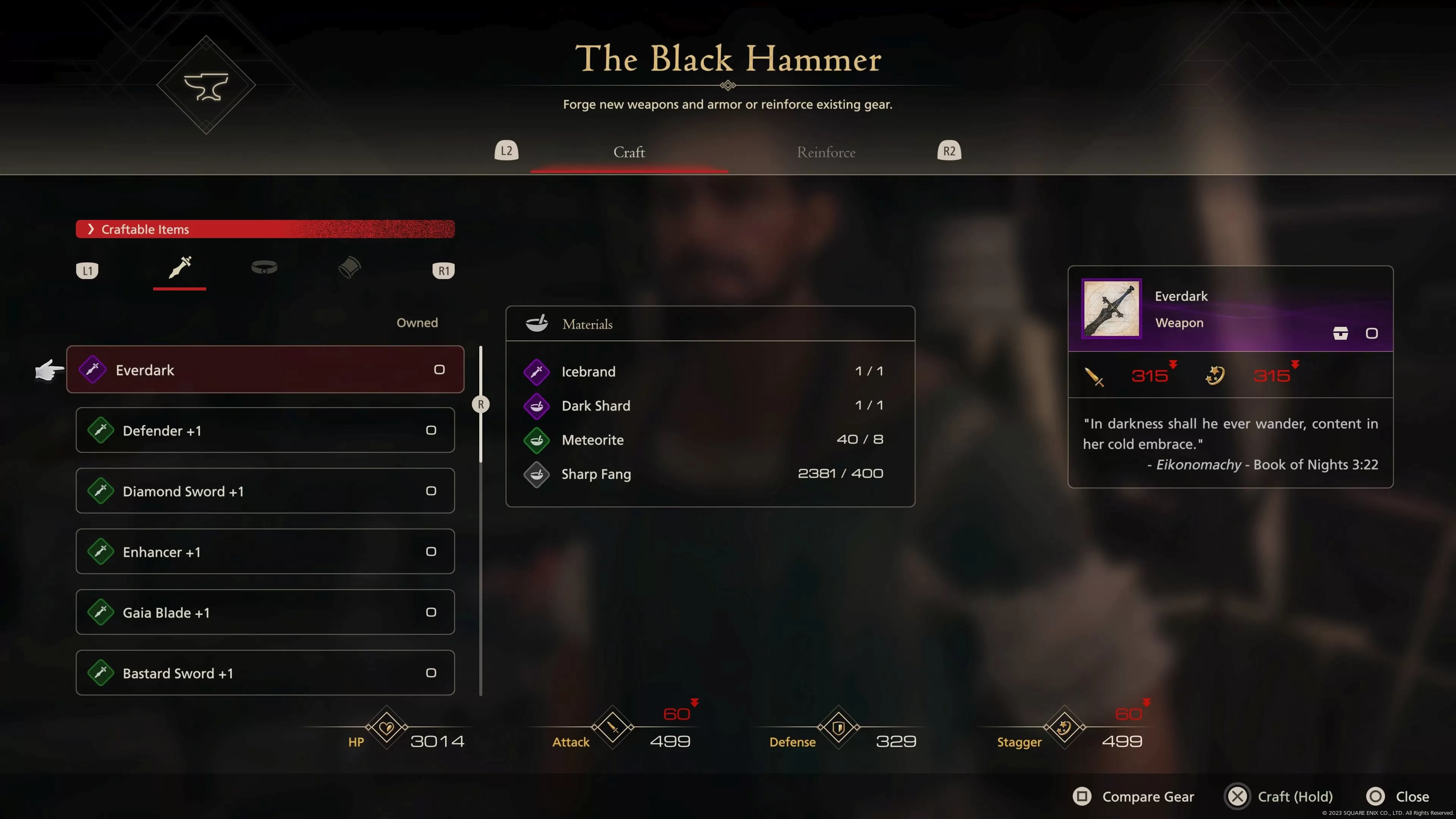Click the Craftable Items header

click(265, 229)
